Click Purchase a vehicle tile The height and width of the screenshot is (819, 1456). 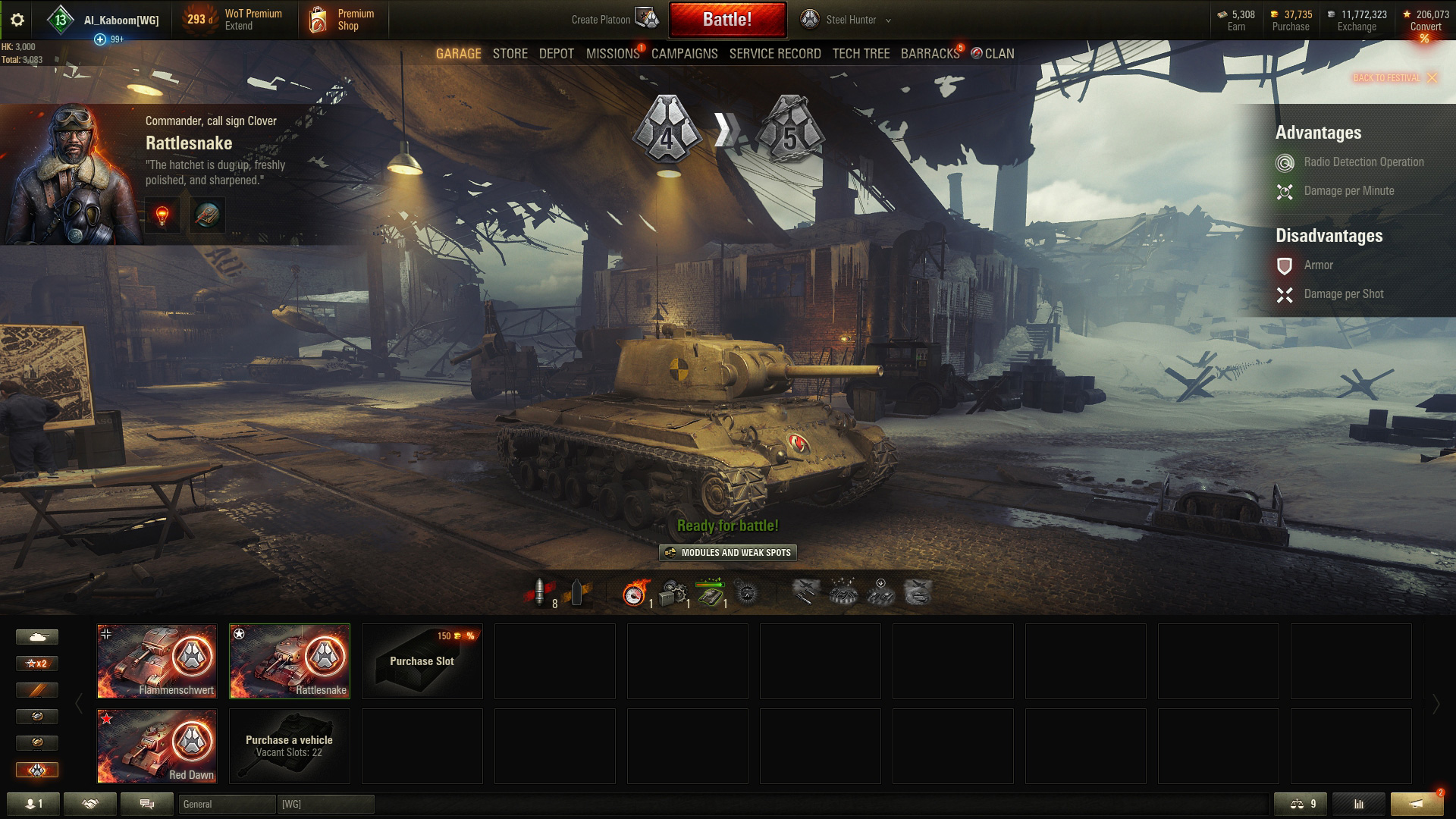(289, 745)
